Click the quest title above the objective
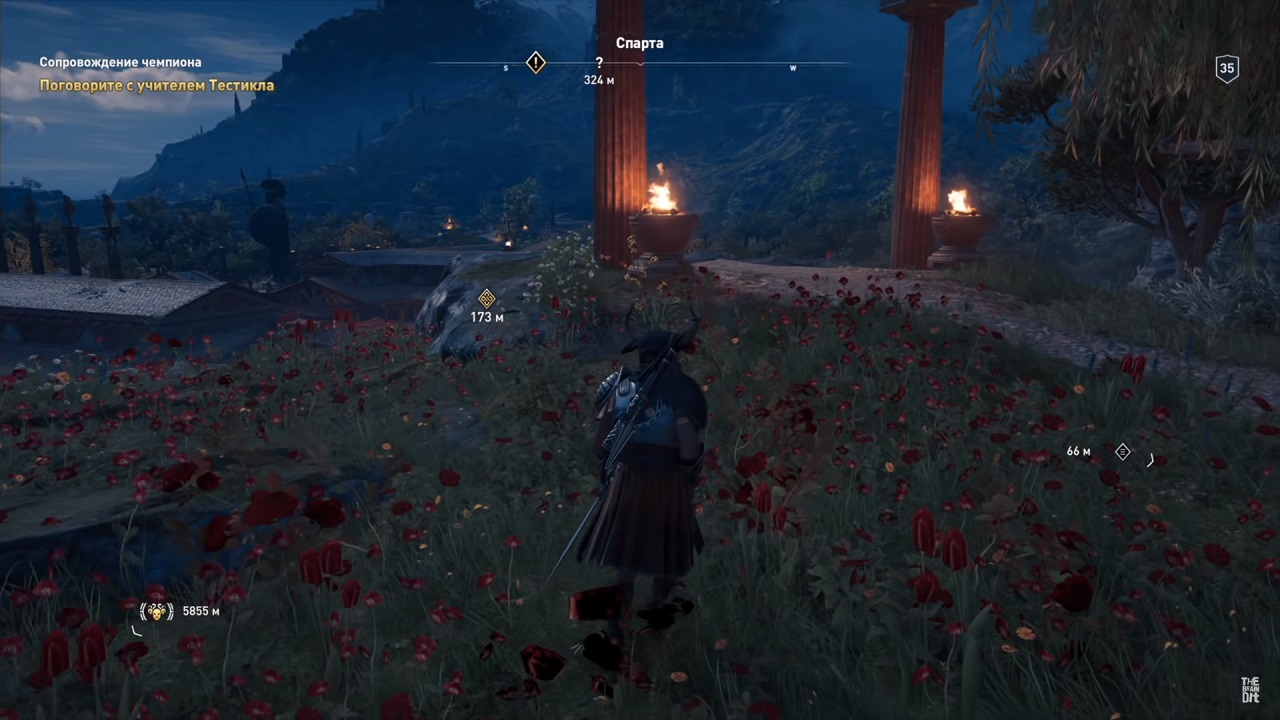 120,62
